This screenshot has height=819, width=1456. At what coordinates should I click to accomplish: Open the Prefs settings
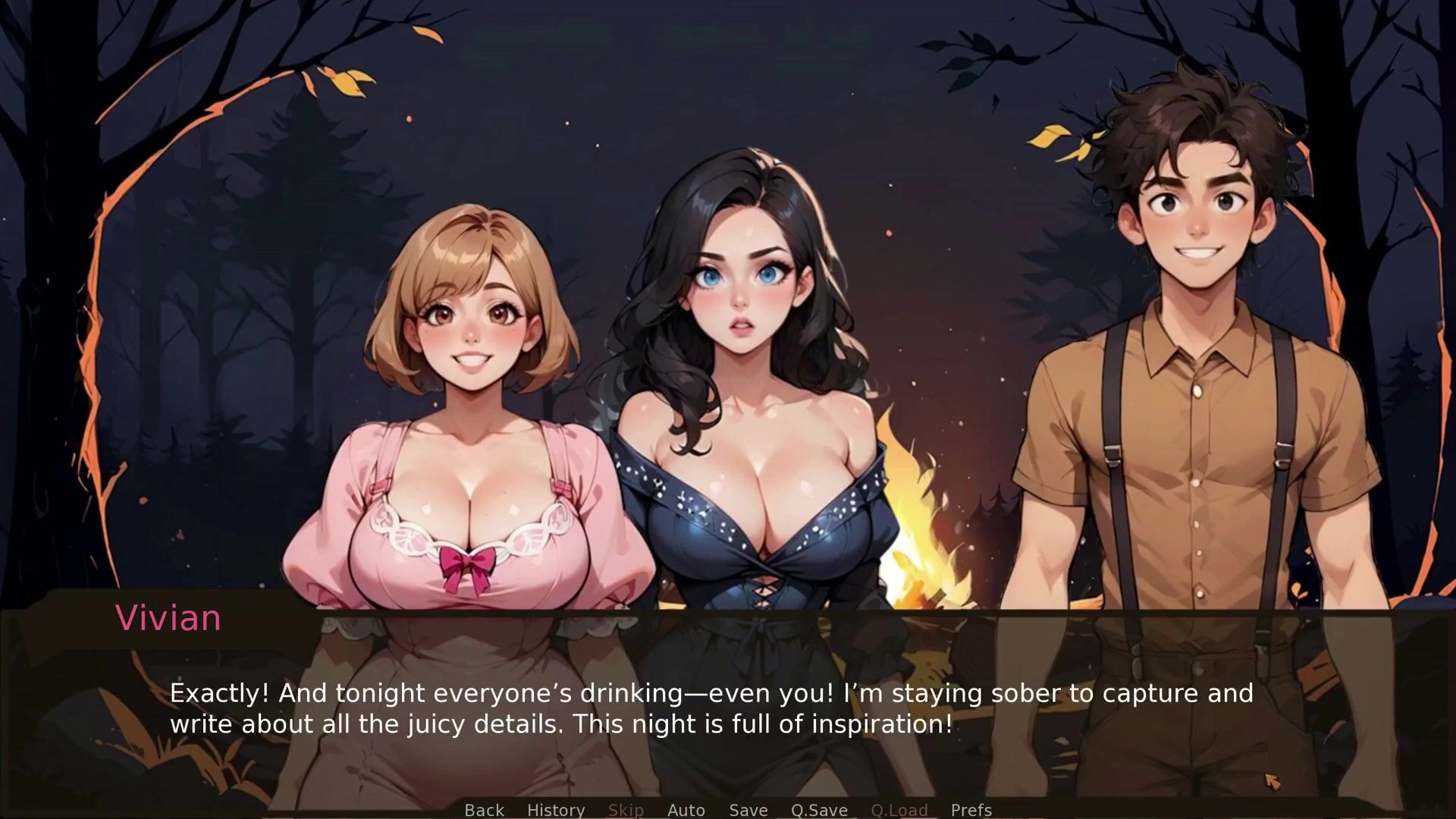click(x=971, y=810)
